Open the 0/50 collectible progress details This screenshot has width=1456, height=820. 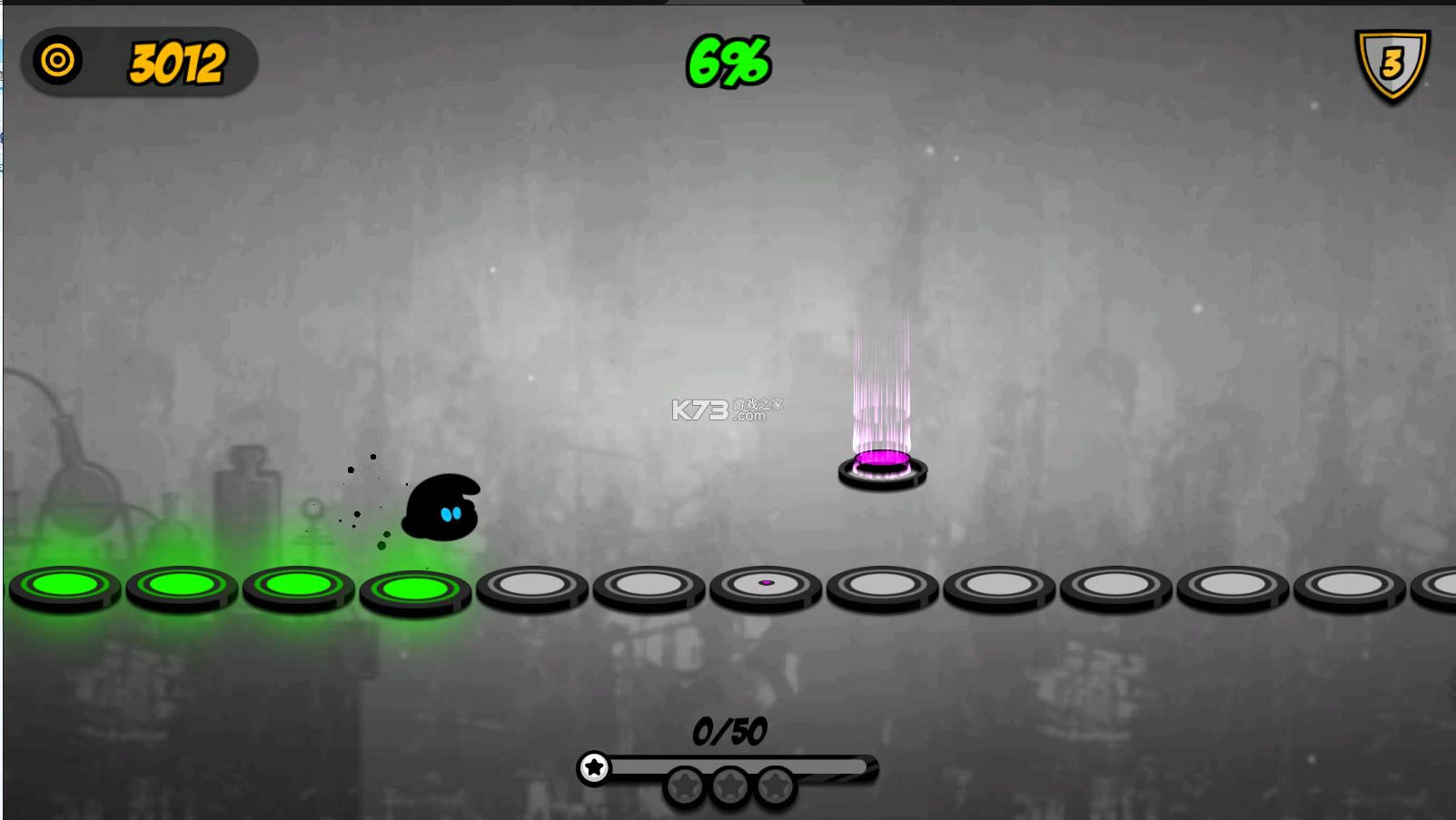728,729
